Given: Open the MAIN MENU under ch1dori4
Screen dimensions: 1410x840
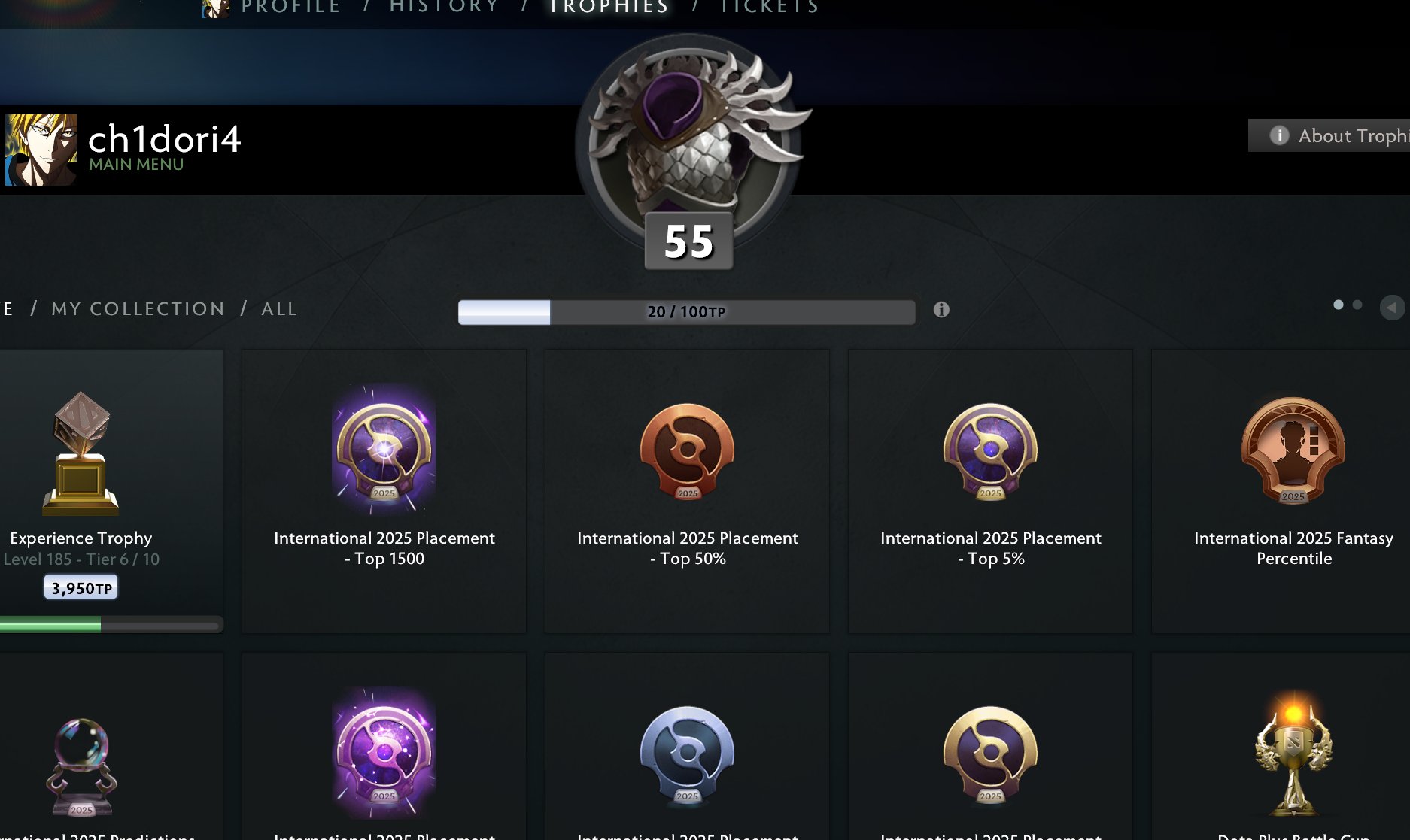Looking at the screenshot, I should (x=135, y=164).
